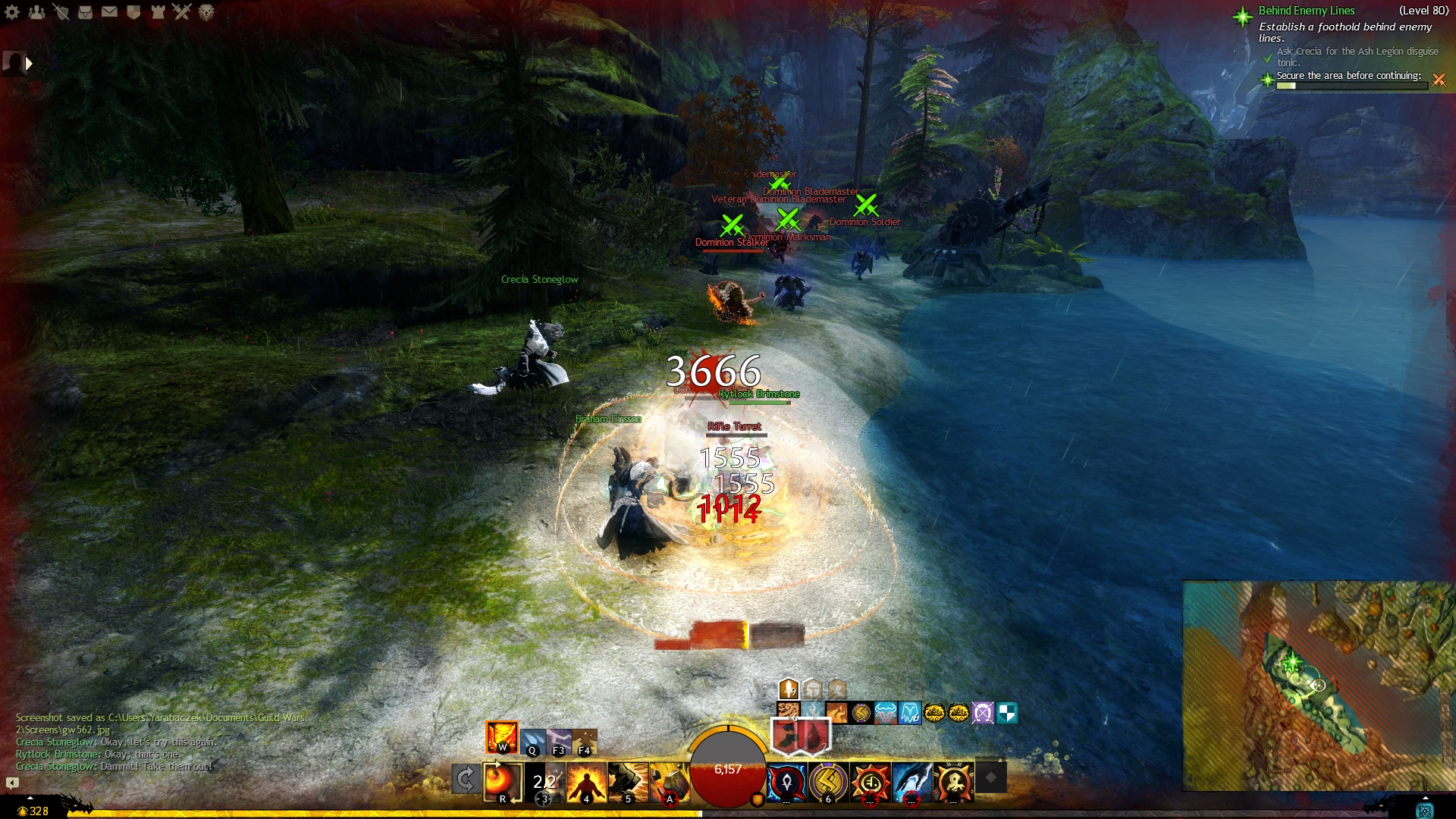This screenshot has width=1456, height=819.
Task: Activate the yellow rune skill in slot 6
Action: pos(828,781)
